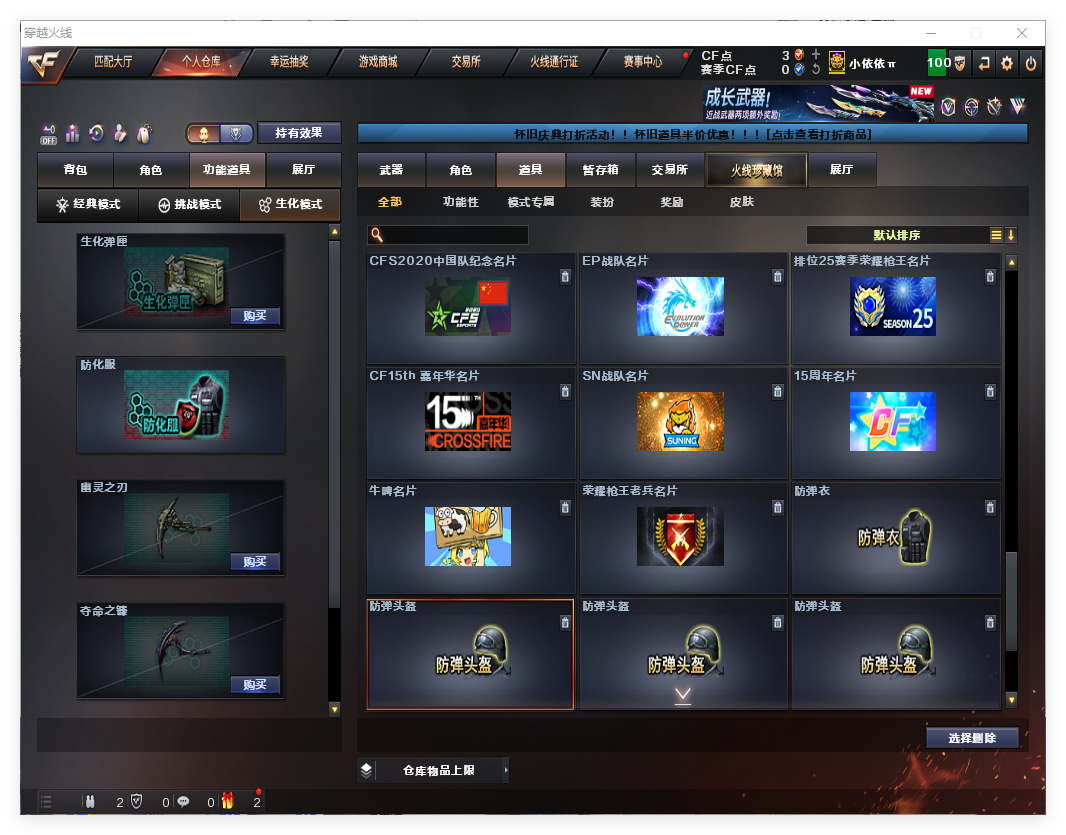1066x835 pixels.
Task: Open the 匹配大厅 matchmaking lobby
Action: [x=113, y=62]
